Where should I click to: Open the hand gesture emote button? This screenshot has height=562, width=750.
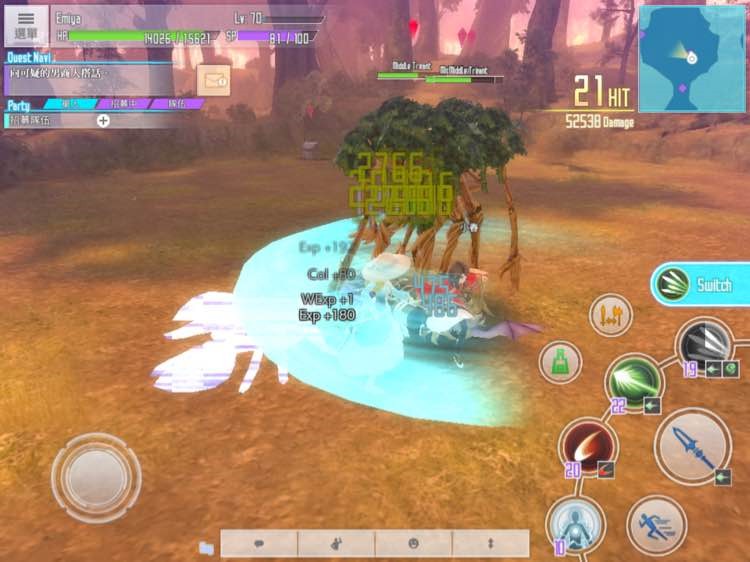pos(336,544)
